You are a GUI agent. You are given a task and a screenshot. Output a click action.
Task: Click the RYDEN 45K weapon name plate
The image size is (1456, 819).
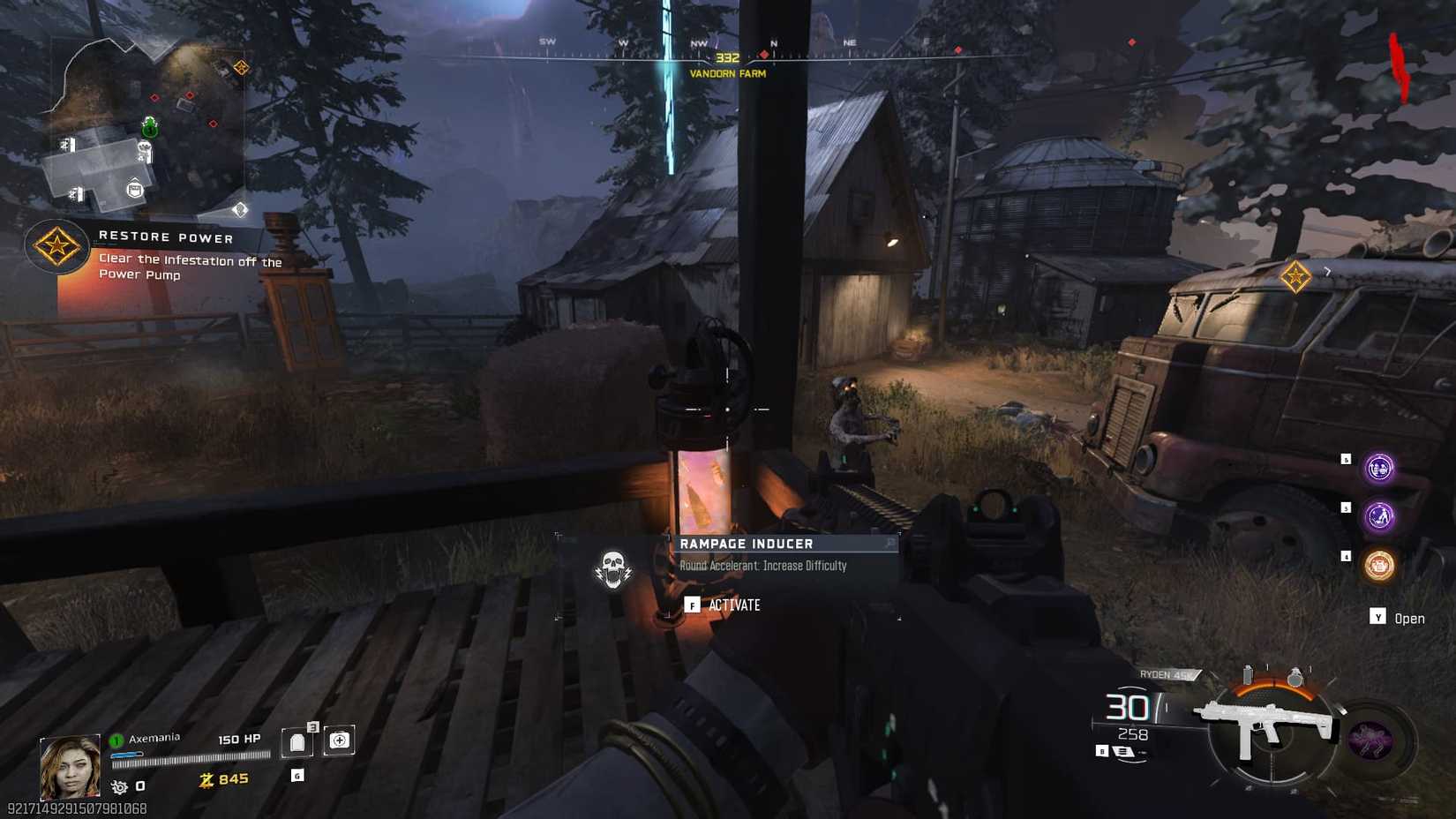[1165, 673]
